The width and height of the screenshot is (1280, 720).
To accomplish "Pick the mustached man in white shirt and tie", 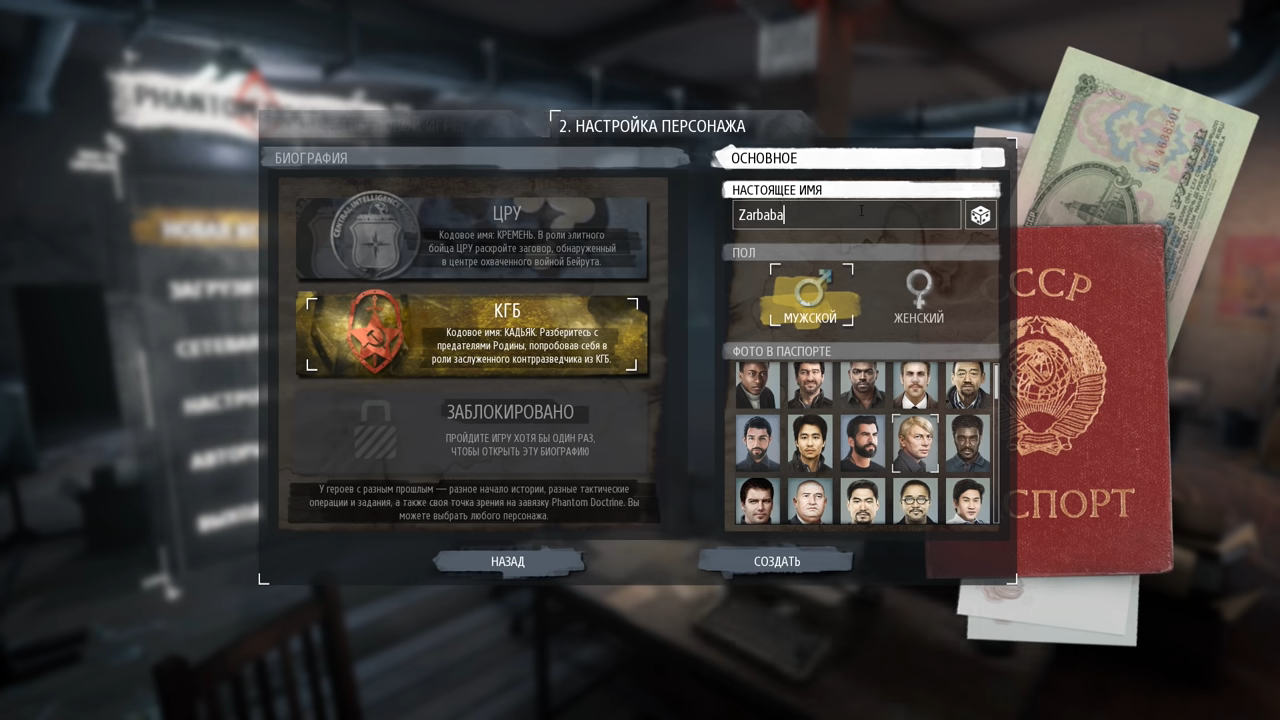I will pyautogui.click(x=915, y=385).
